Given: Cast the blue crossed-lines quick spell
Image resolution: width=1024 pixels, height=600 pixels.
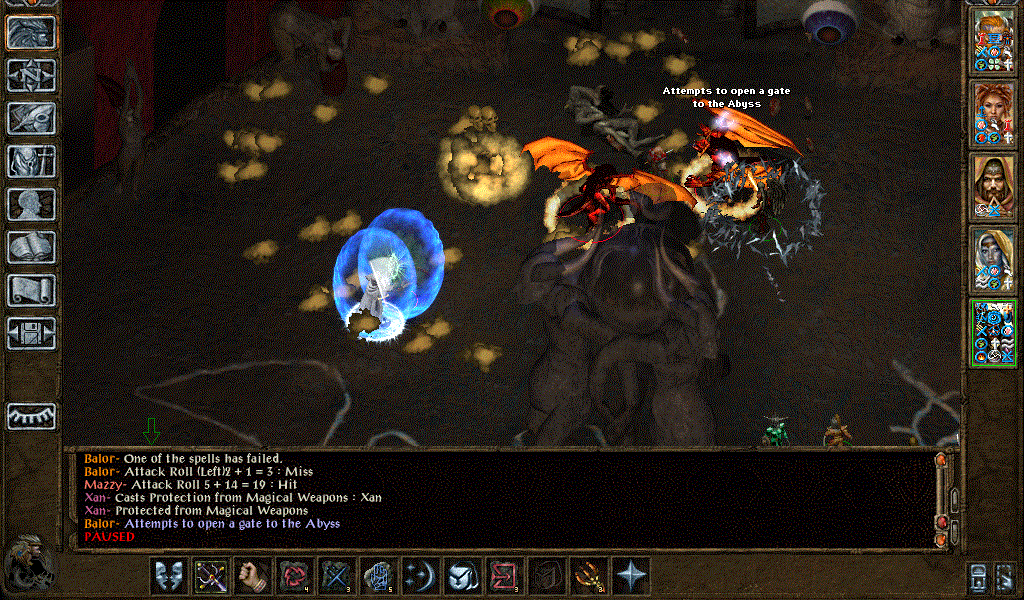Looking at the screenshot, I should click(x=337, y=576).
